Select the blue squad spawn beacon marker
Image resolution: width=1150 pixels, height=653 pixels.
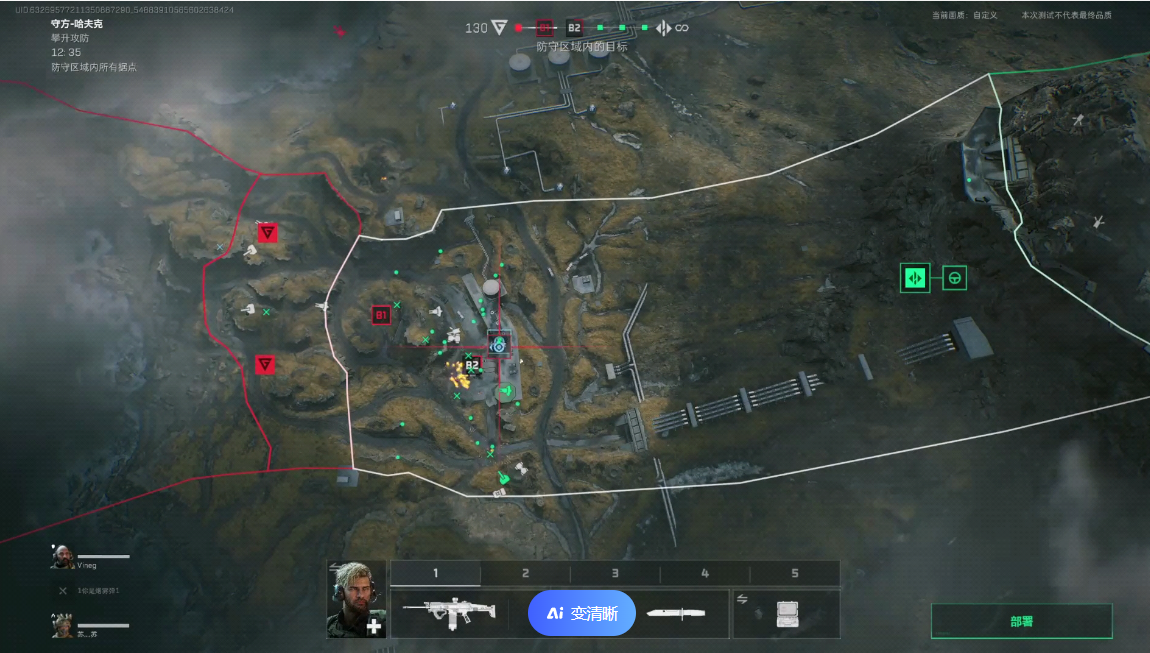499,344
